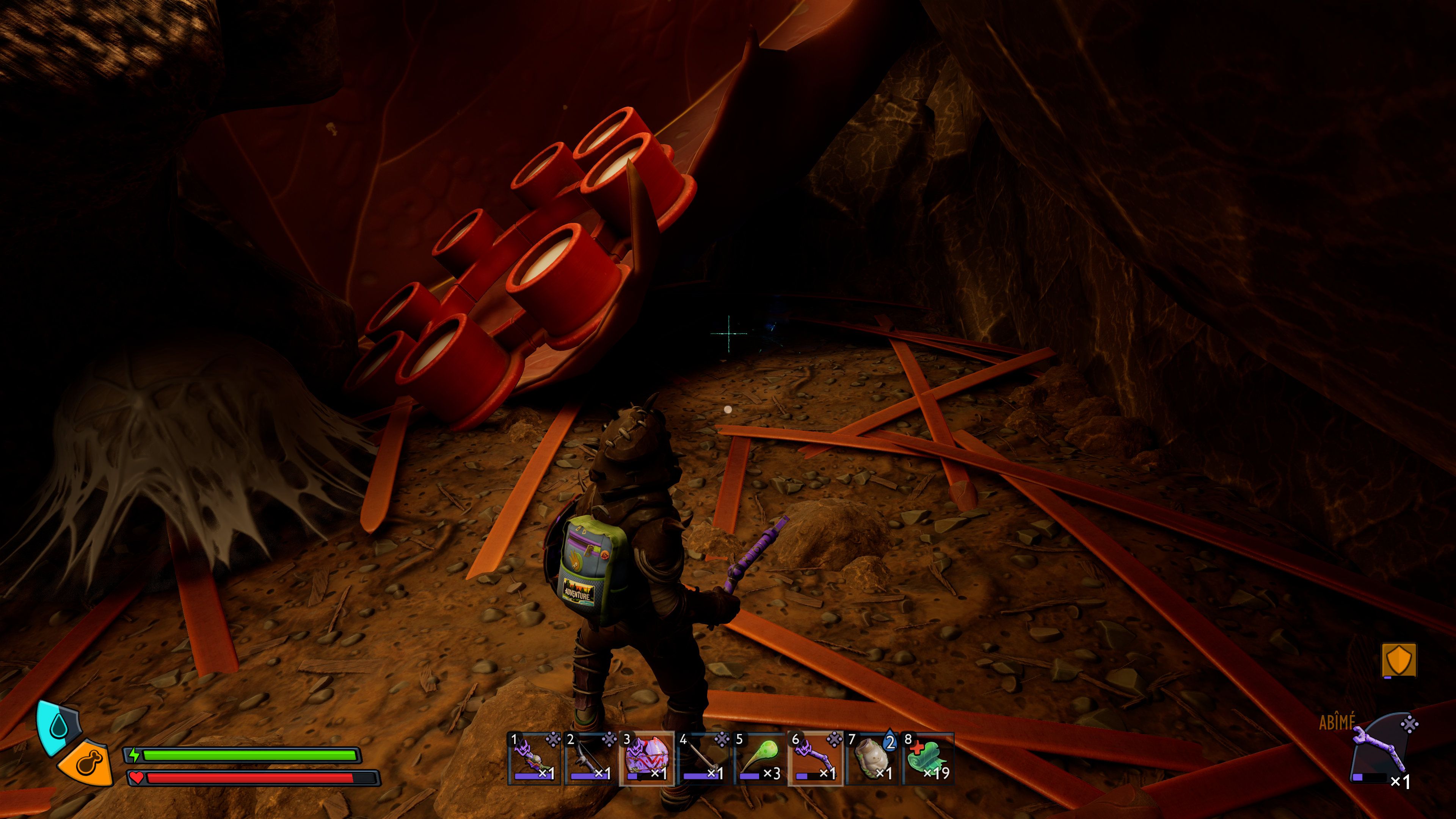1456x819 pixels.
Task: Pick the purple wrench in hotbar slot 6
Action: tap(816, 758)
